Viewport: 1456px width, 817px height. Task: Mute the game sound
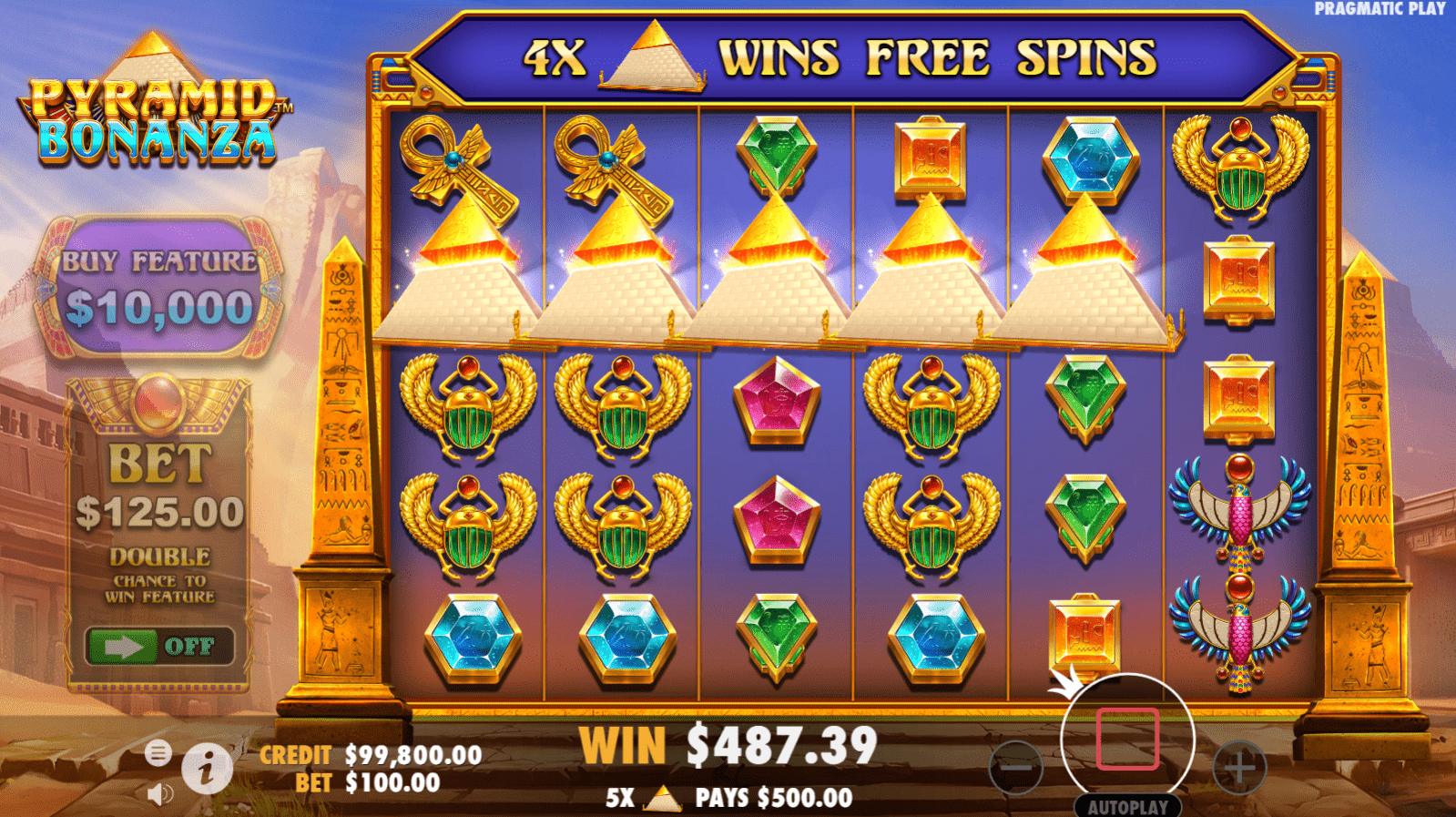[160, 791]
